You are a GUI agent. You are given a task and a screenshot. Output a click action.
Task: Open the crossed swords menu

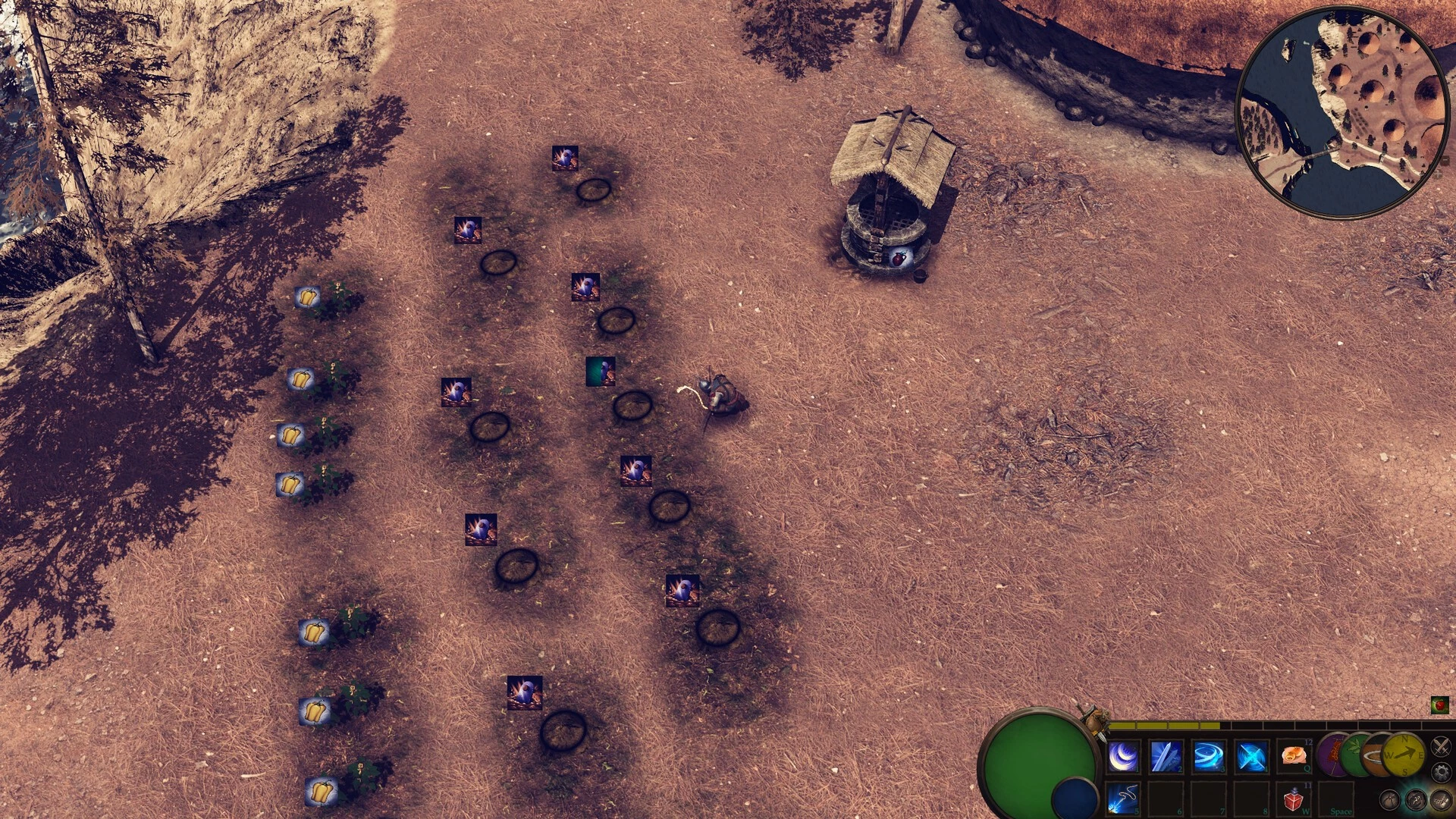pyautogui.click(x=1440, y=747)
